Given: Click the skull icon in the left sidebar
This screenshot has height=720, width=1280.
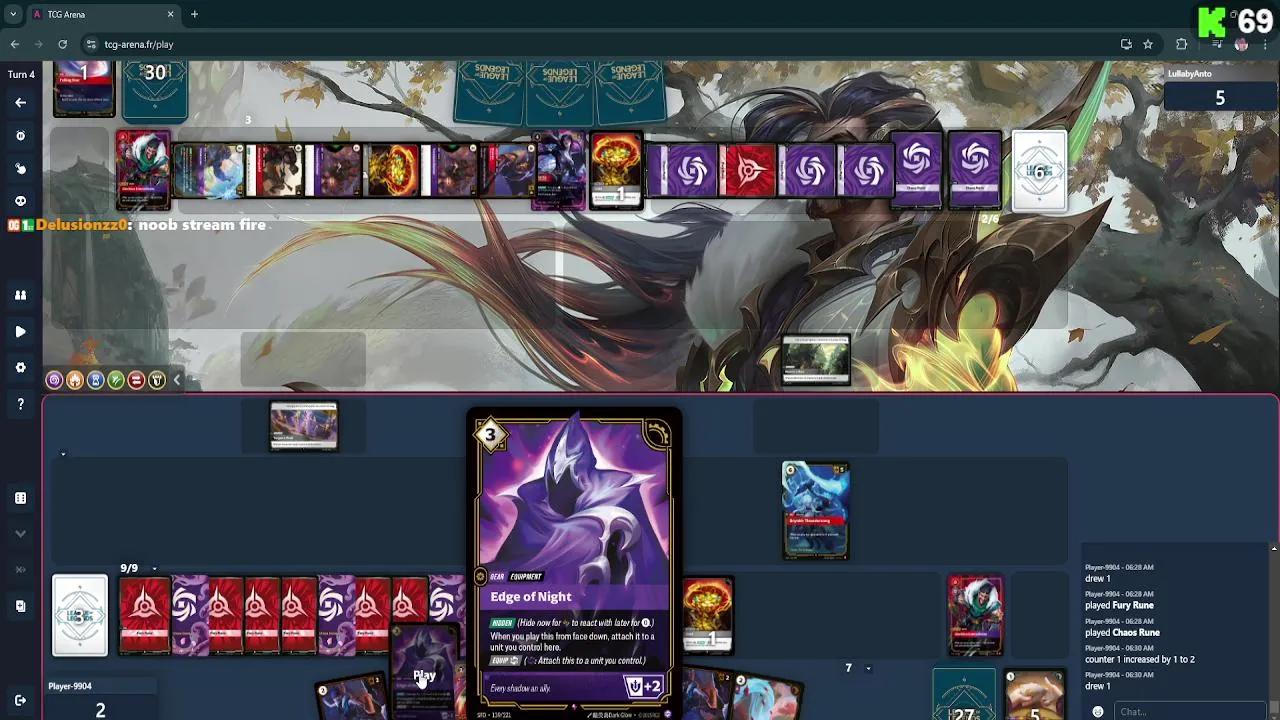Looking at the screenshot, I should pyautogui.click(x=21, y=200).
